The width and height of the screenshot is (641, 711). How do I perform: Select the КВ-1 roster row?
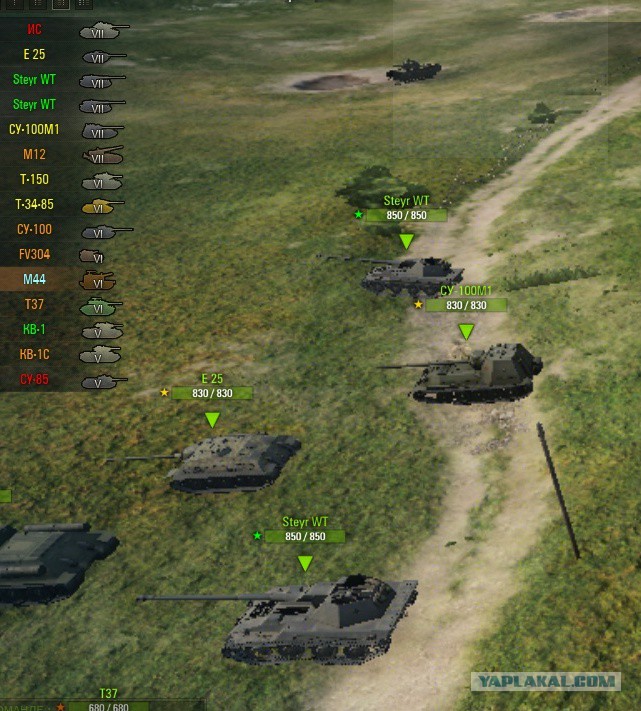35,330
